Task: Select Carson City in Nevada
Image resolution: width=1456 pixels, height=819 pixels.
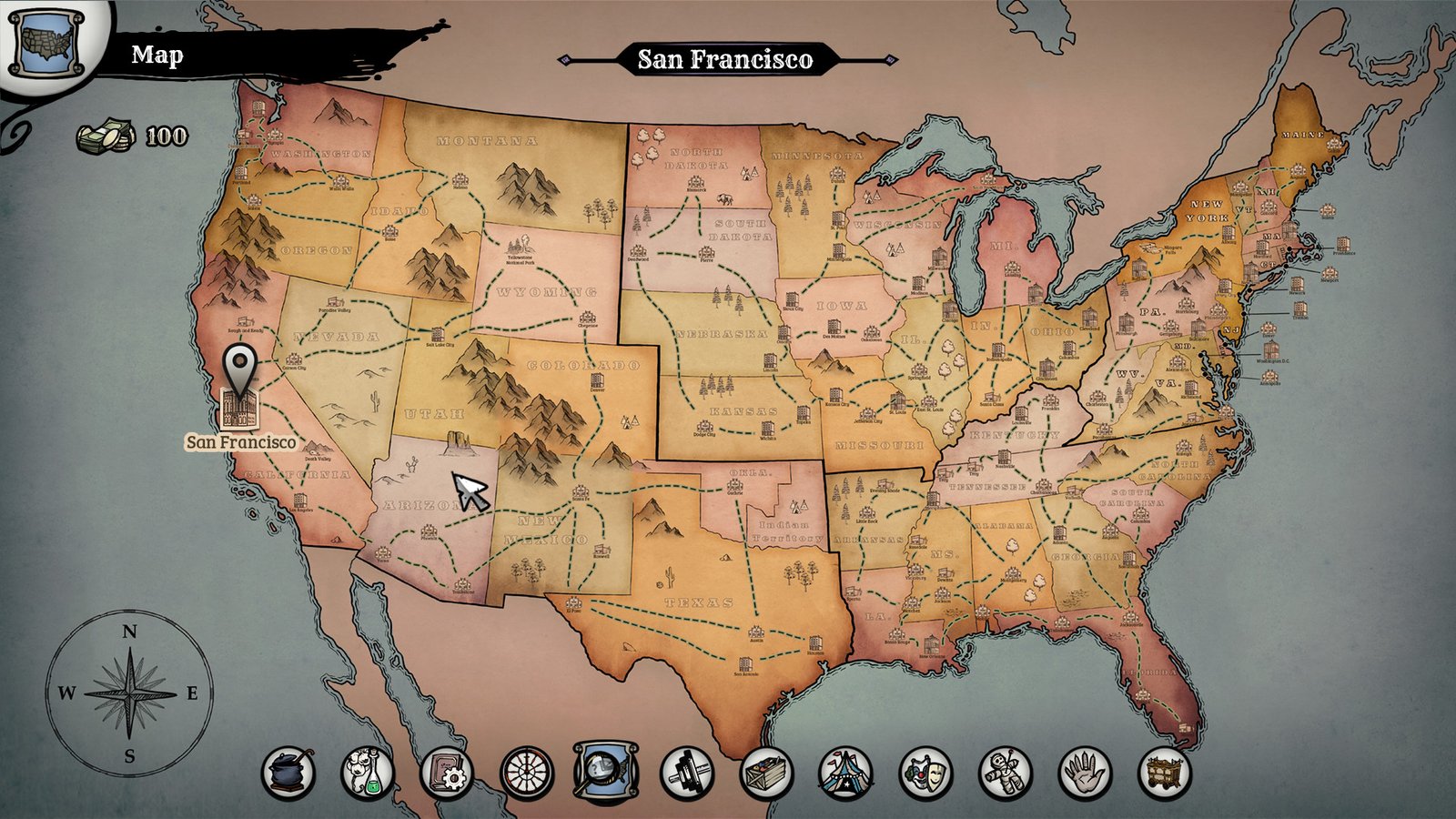Action: (294, 359)
